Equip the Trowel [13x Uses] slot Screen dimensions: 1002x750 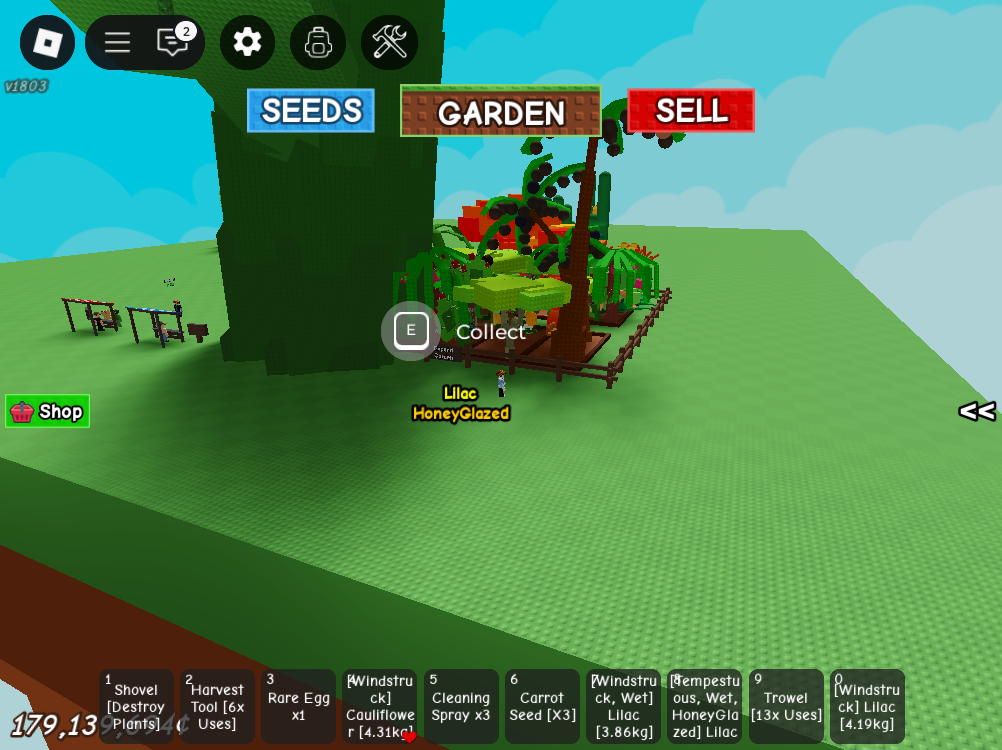pos(786,707)
